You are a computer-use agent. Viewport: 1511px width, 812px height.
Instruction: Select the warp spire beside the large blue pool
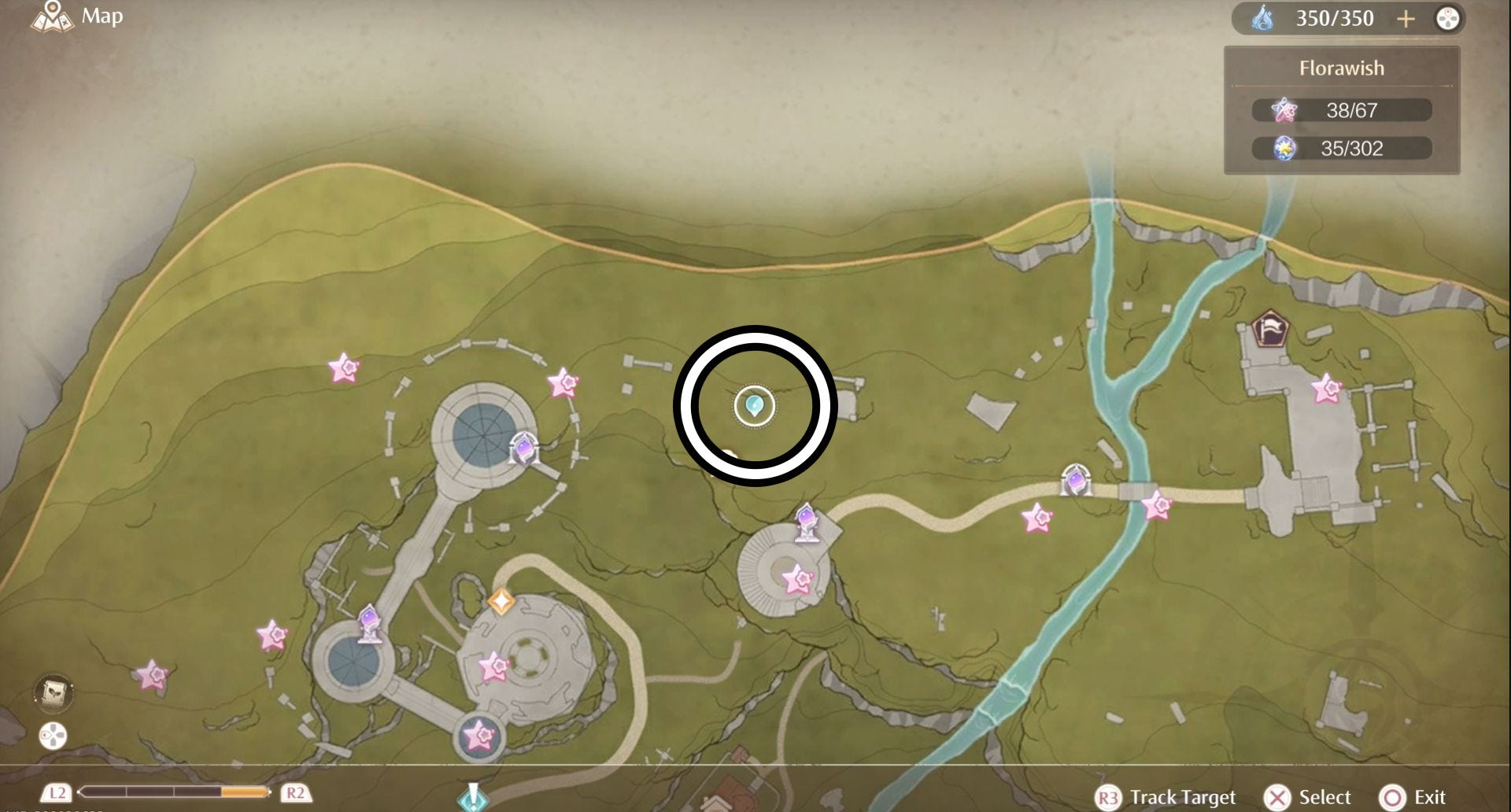[523, 449]
